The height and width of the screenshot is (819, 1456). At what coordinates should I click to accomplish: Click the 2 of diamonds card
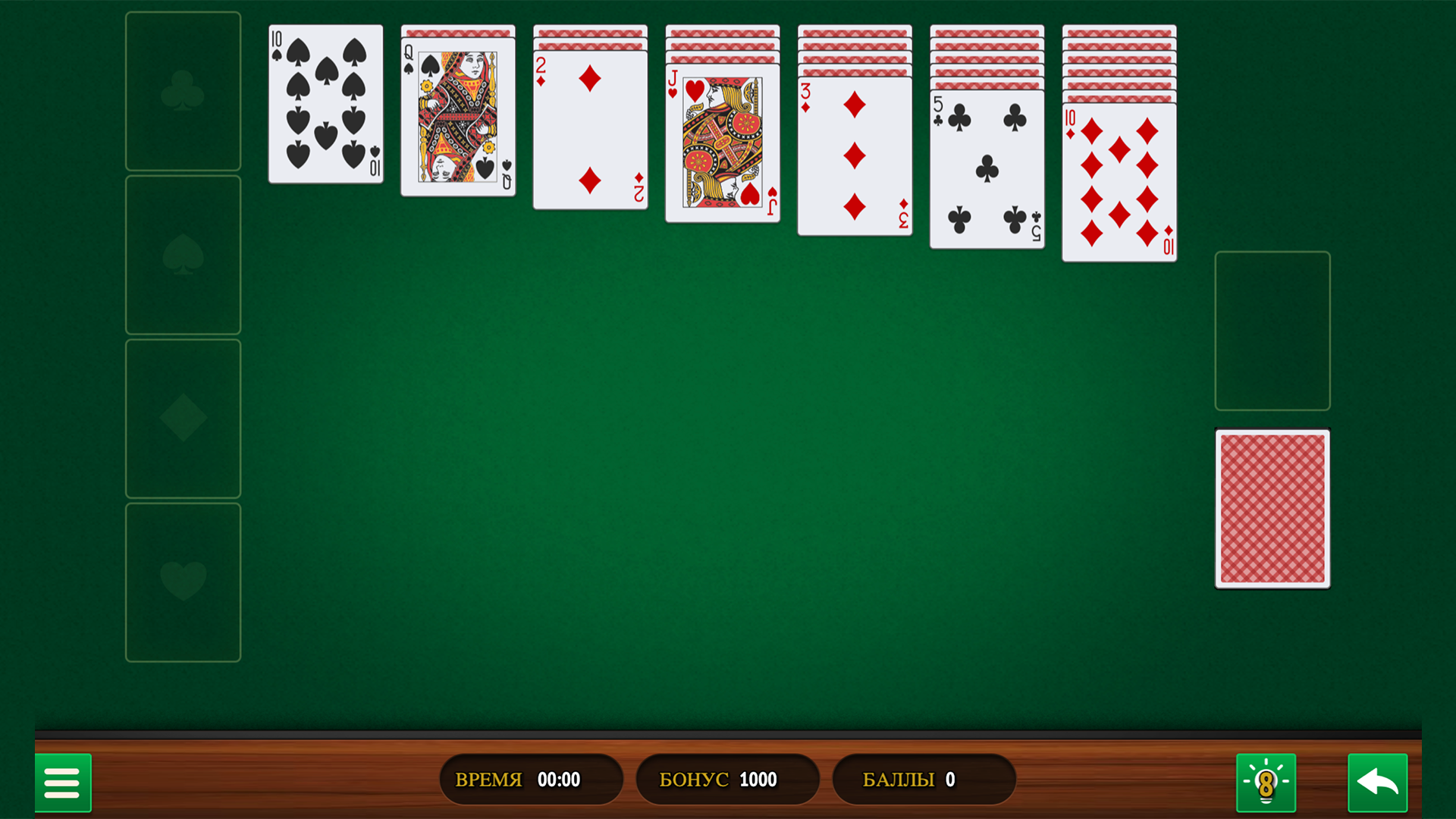pos(590,129)
